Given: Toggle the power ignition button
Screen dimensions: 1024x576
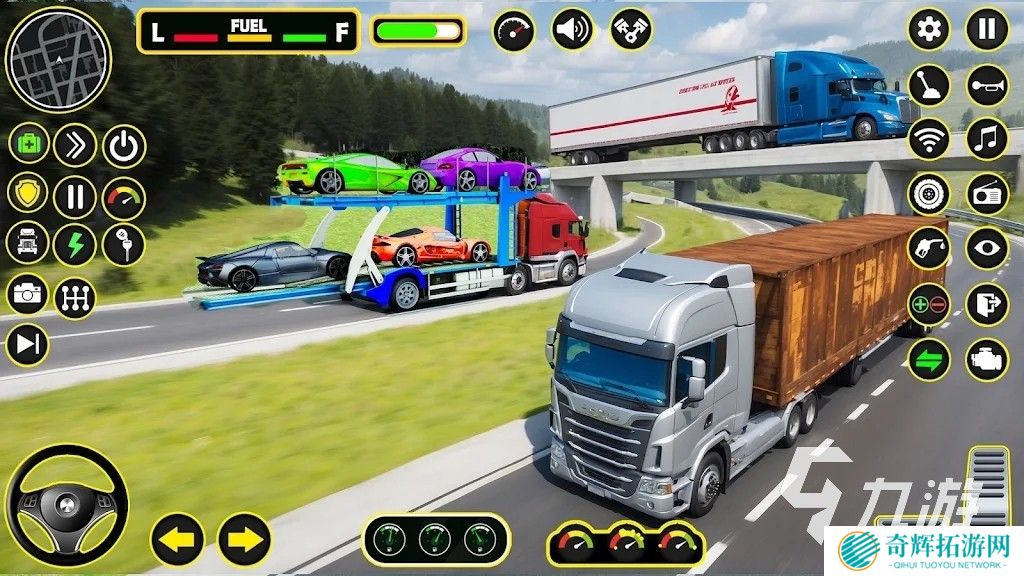Looking at the screenshot, I should [124, 146].
